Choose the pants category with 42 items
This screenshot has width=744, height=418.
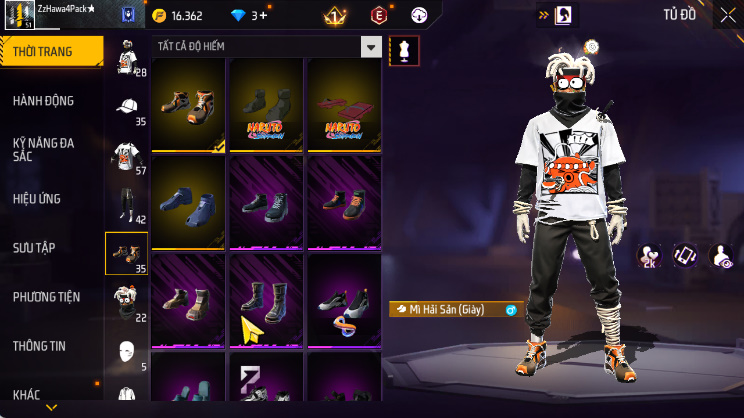[127, 205]
